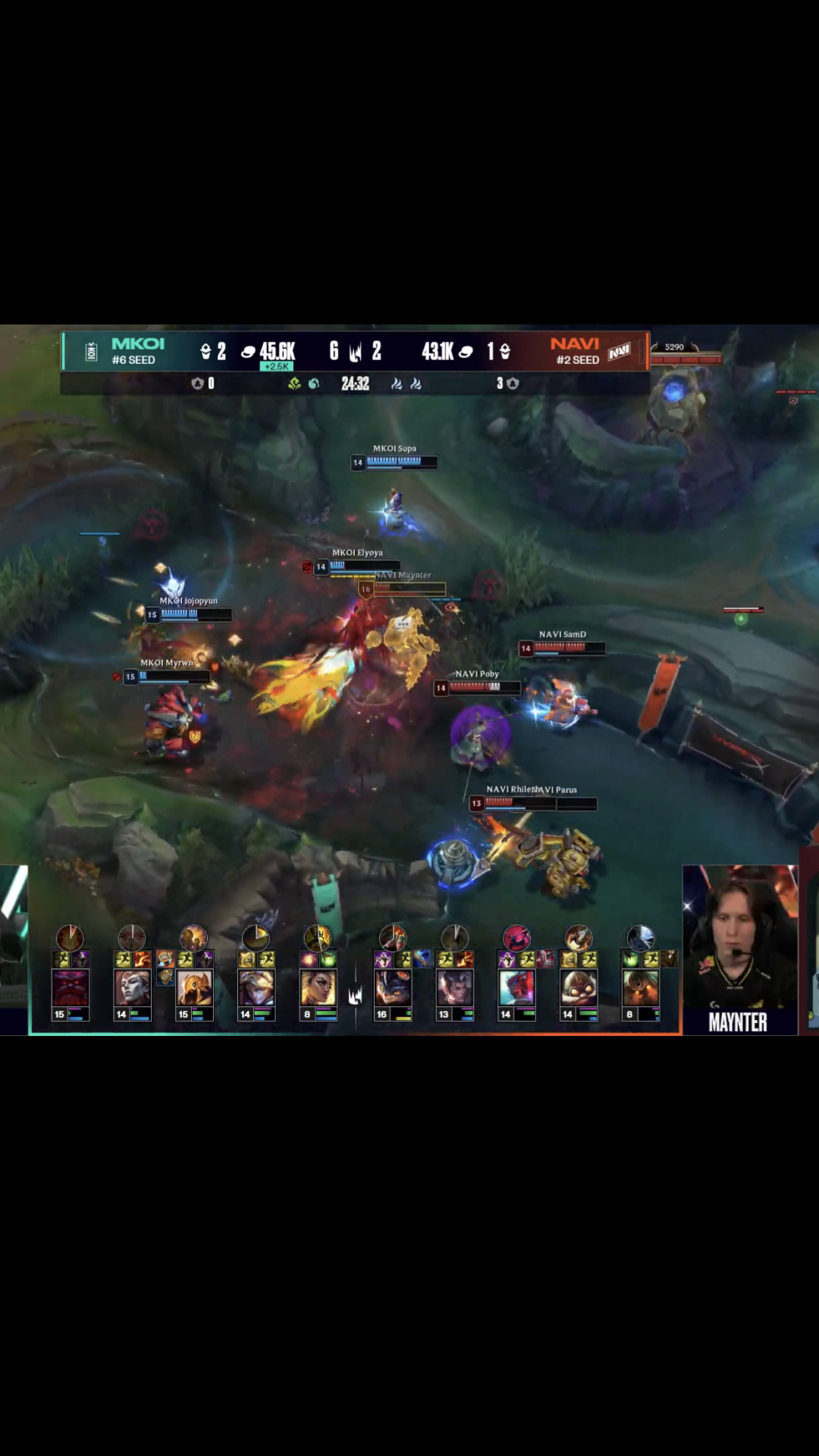Select Jojopyun's Azir portrait

194,987
